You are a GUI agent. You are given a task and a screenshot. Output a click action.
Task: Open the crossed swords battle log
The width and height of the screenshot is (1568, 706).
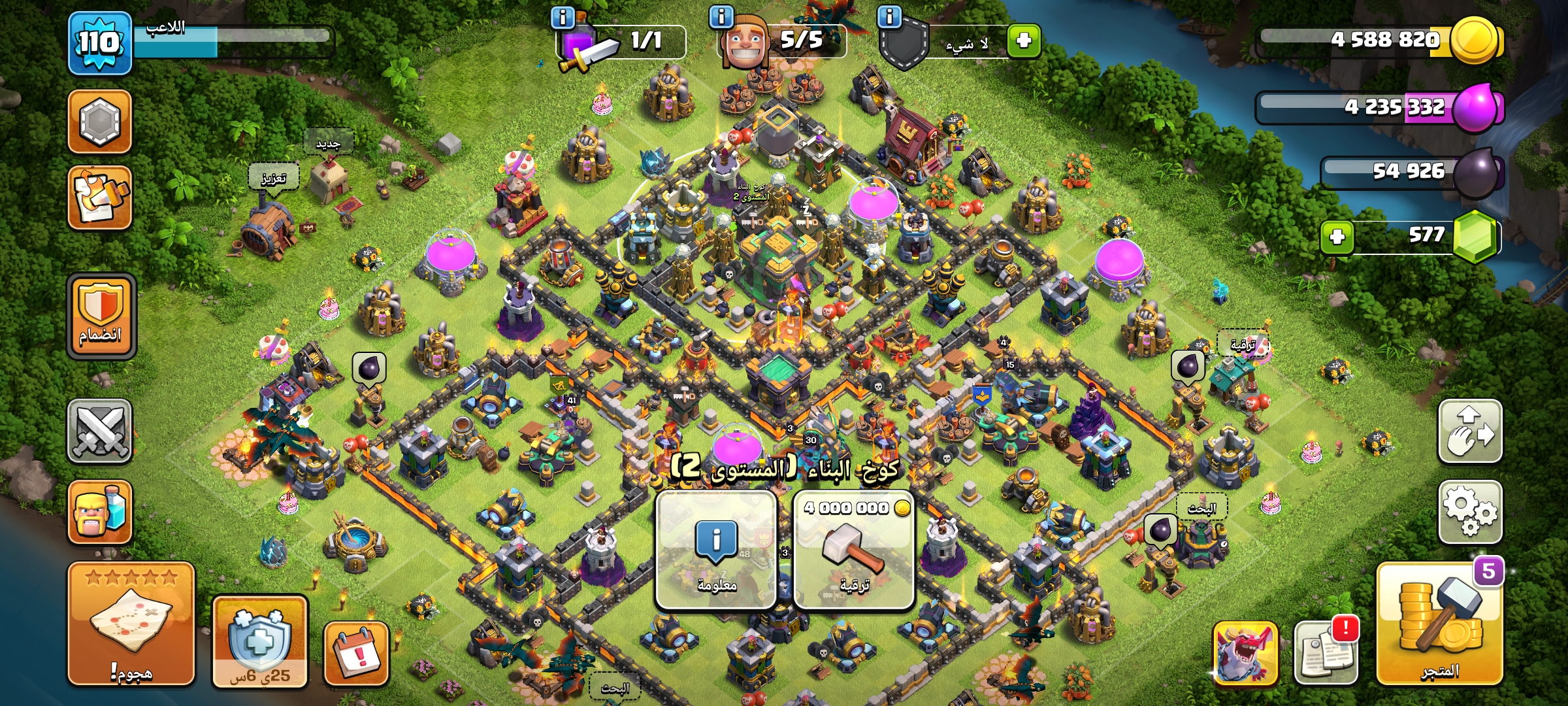click(100, 431)
